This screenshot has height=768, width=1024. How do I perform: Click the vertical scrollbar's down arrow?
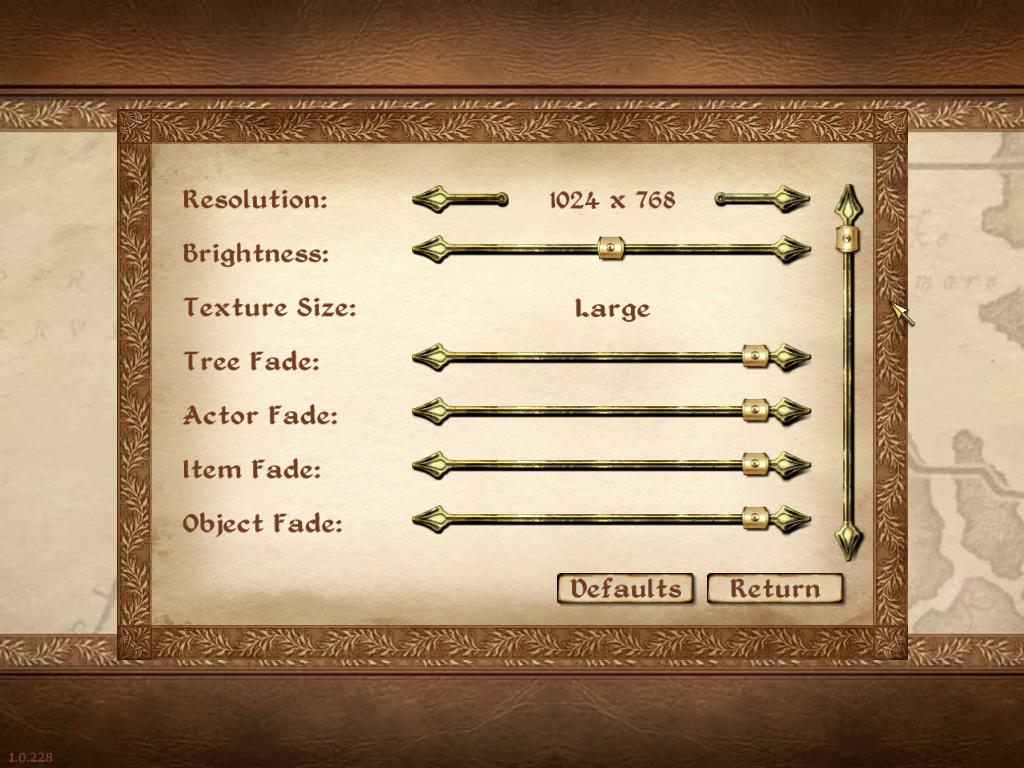848,541
